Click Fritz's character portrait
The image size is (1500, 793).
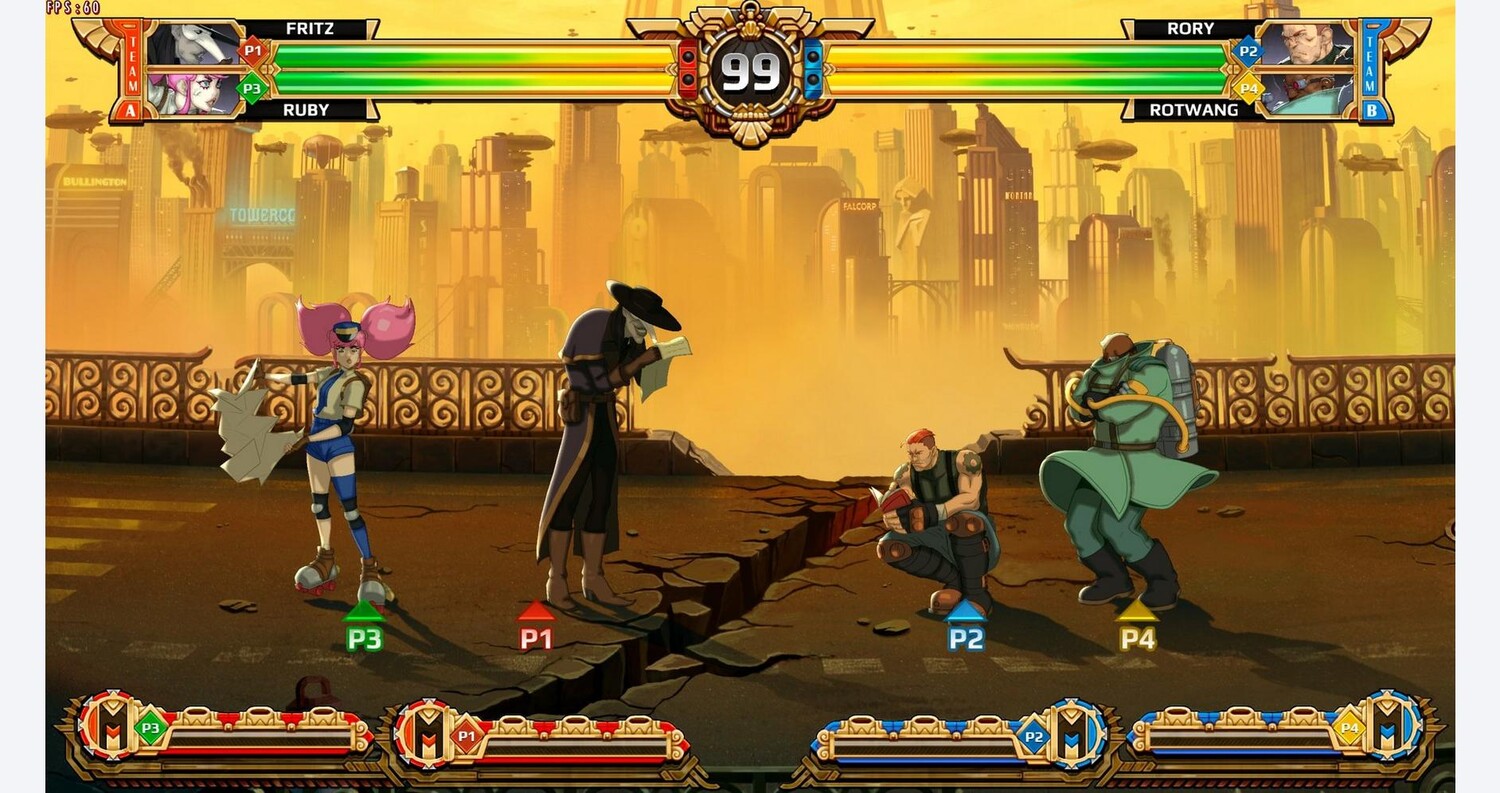192,45
